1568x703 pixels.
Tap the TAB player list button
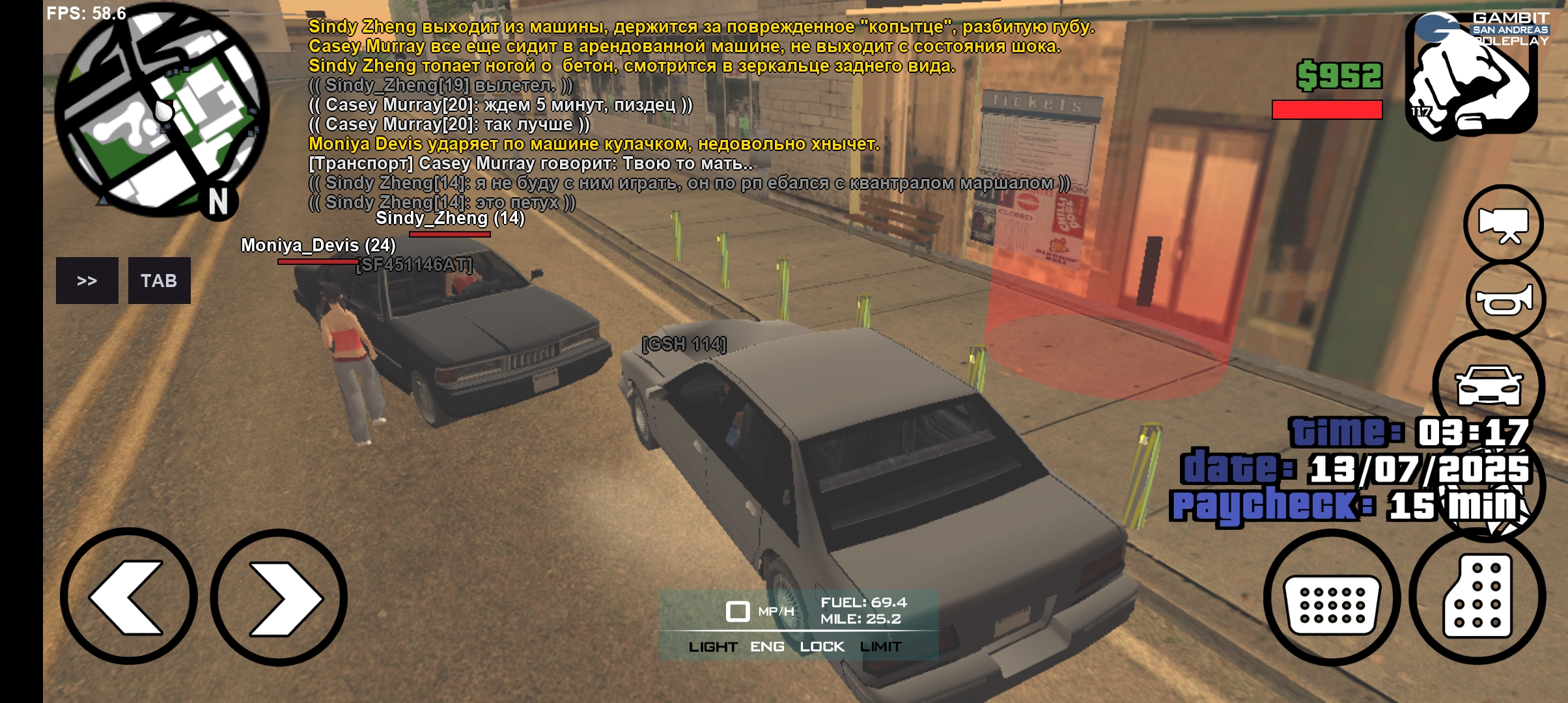pos(159,281)
